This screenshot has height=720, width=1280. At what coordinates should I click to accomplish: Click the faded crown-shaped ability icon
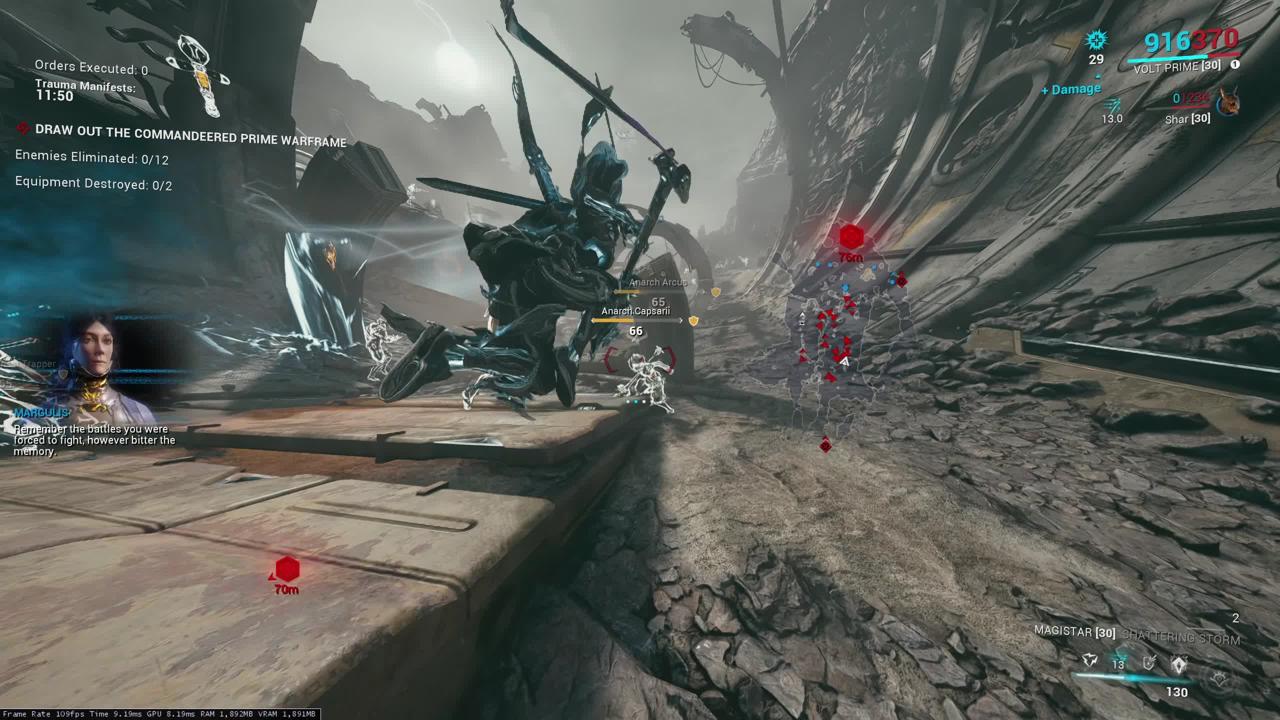pyautogui.click(x=1219, y=678)
